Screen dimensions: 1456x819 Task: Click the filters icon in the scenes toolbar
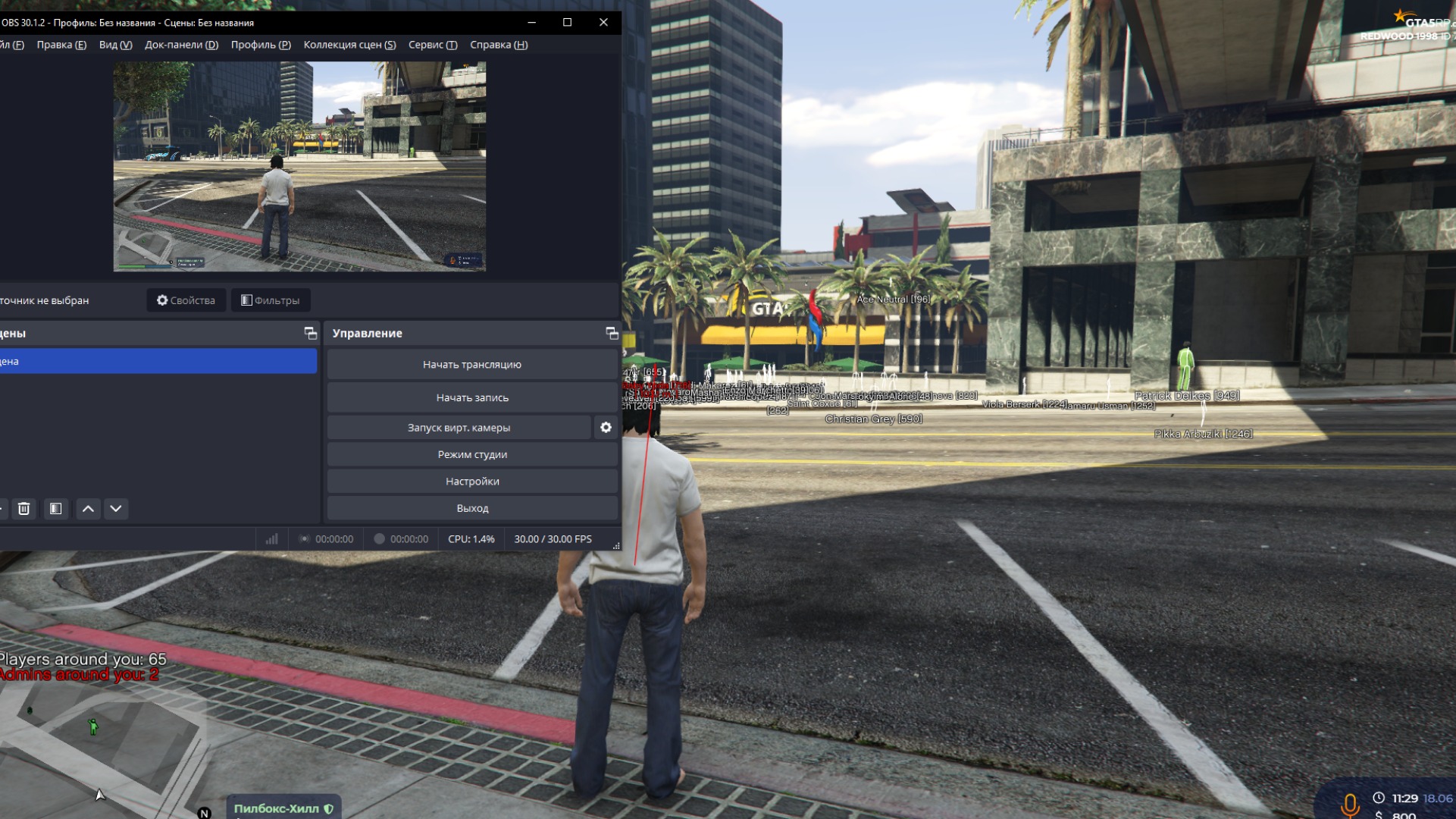coord(55,509)
